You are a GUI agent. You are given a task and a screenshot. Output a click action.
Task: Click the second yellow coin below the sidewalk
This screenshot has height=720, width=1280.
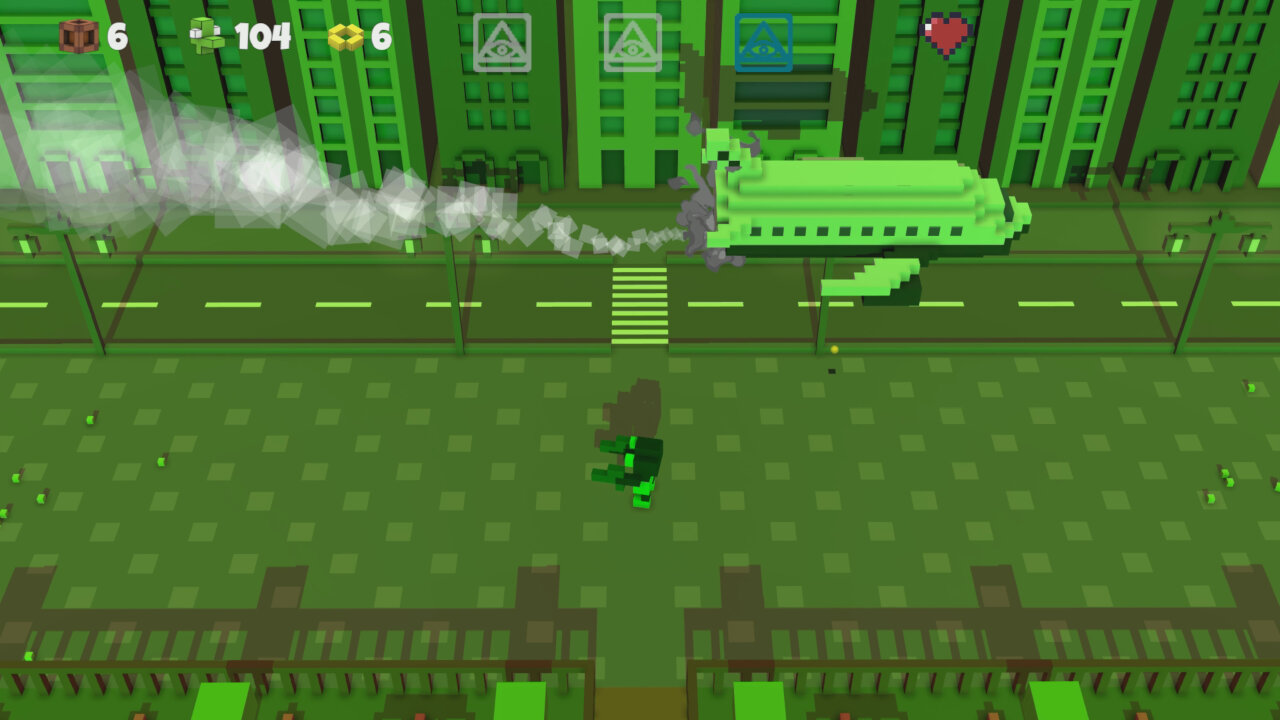(x=831, y=369)
